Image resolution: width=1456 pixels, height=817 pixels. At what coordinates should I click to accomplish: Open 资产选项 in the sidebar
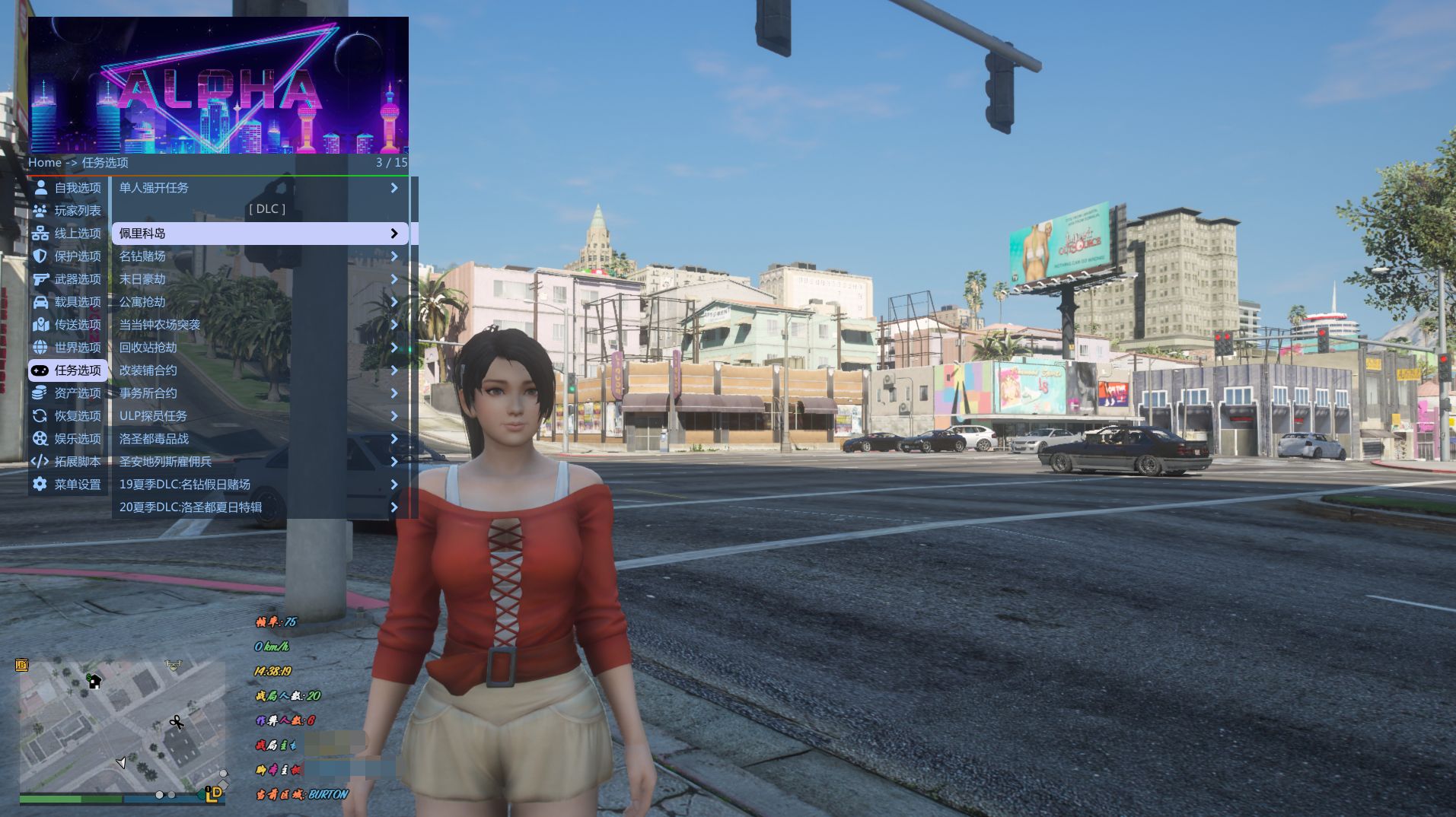(x=68, y=393)
